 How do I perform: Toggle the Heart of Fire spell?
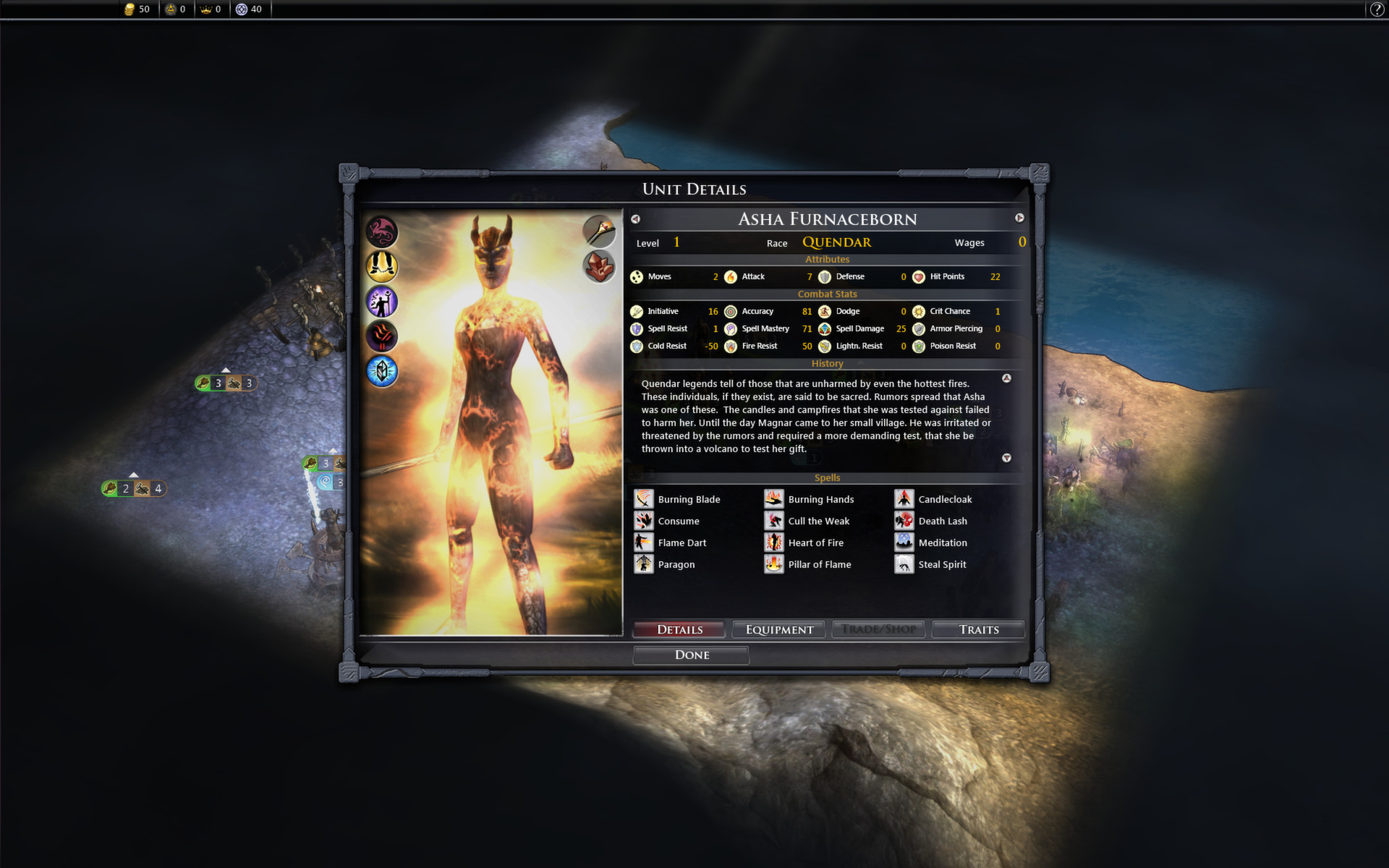(774, 542)
